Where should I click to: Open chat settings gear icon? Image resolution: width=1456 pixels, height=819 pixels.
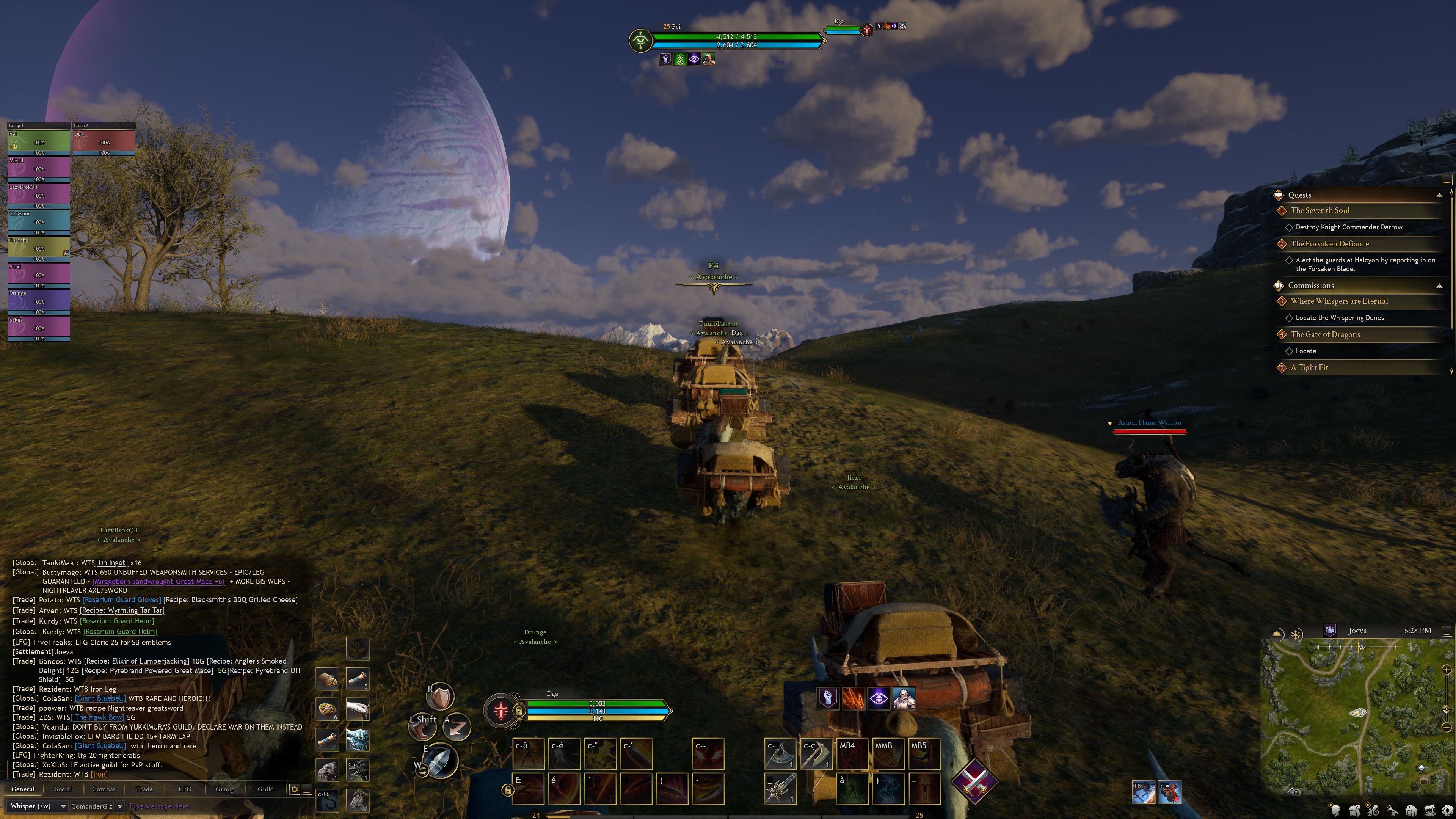[x=295, y=789]
